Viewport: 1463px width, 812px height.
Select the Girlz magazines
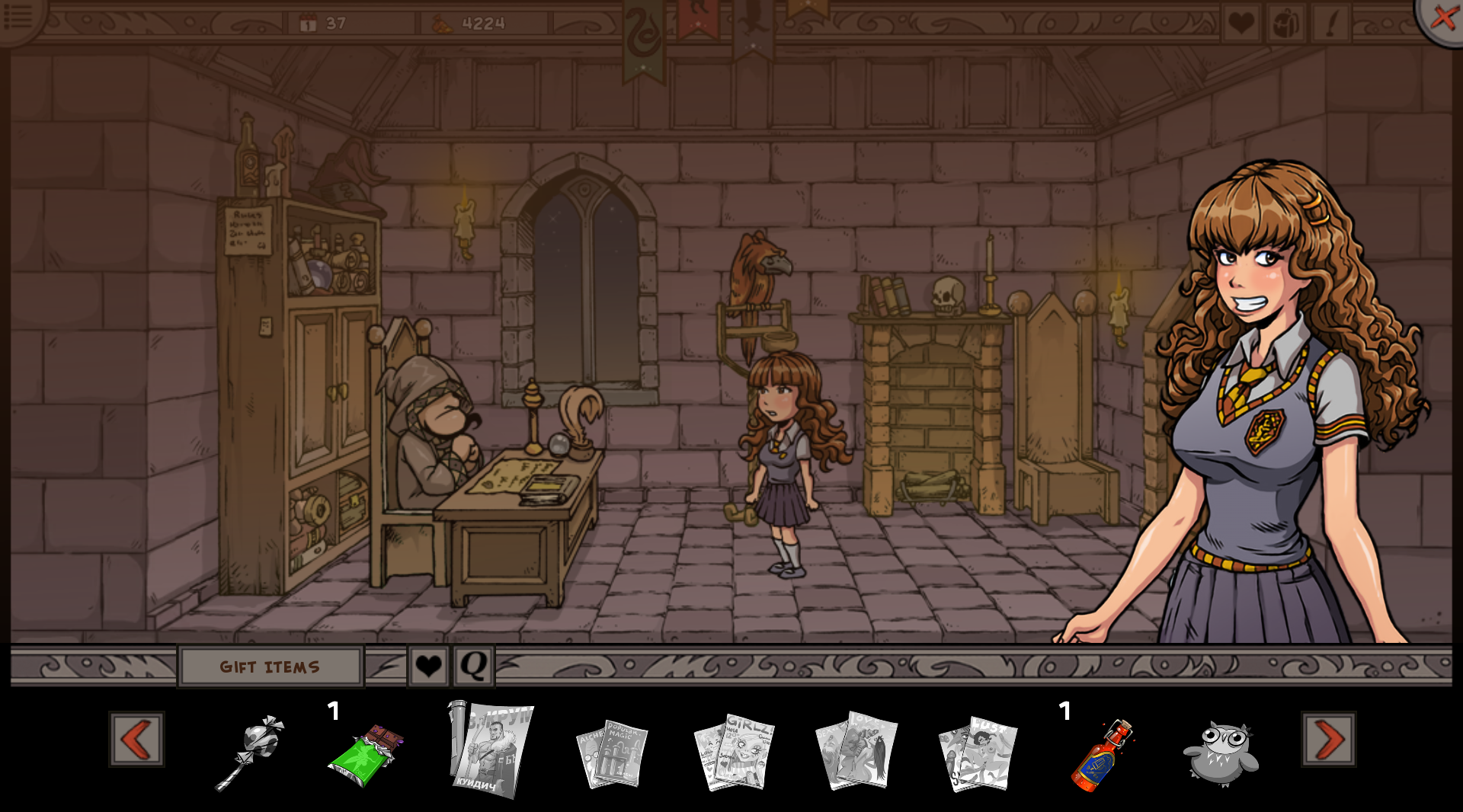point(734,753)
